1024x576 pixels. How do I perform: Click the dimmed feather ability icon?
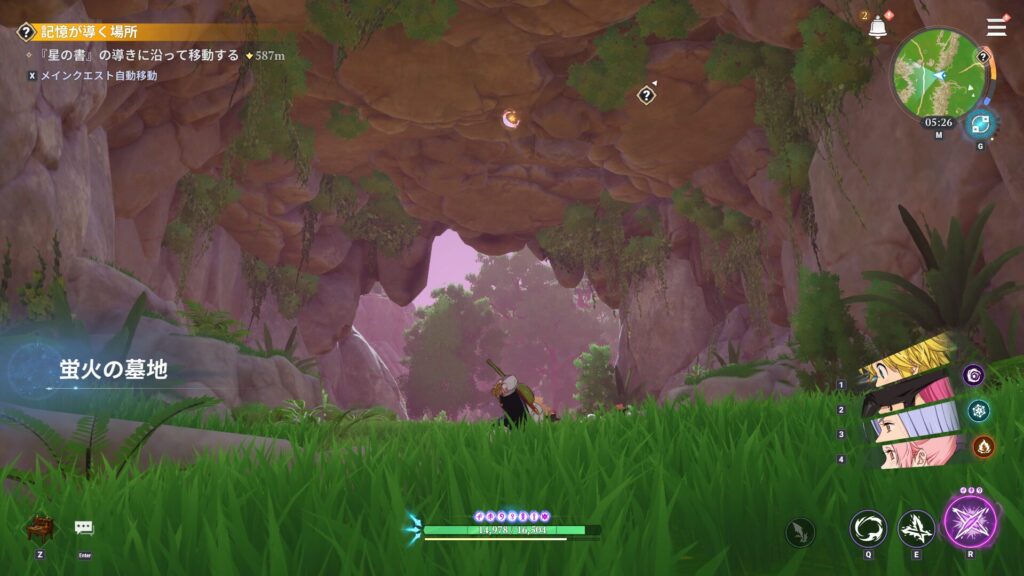coord(800,532)
